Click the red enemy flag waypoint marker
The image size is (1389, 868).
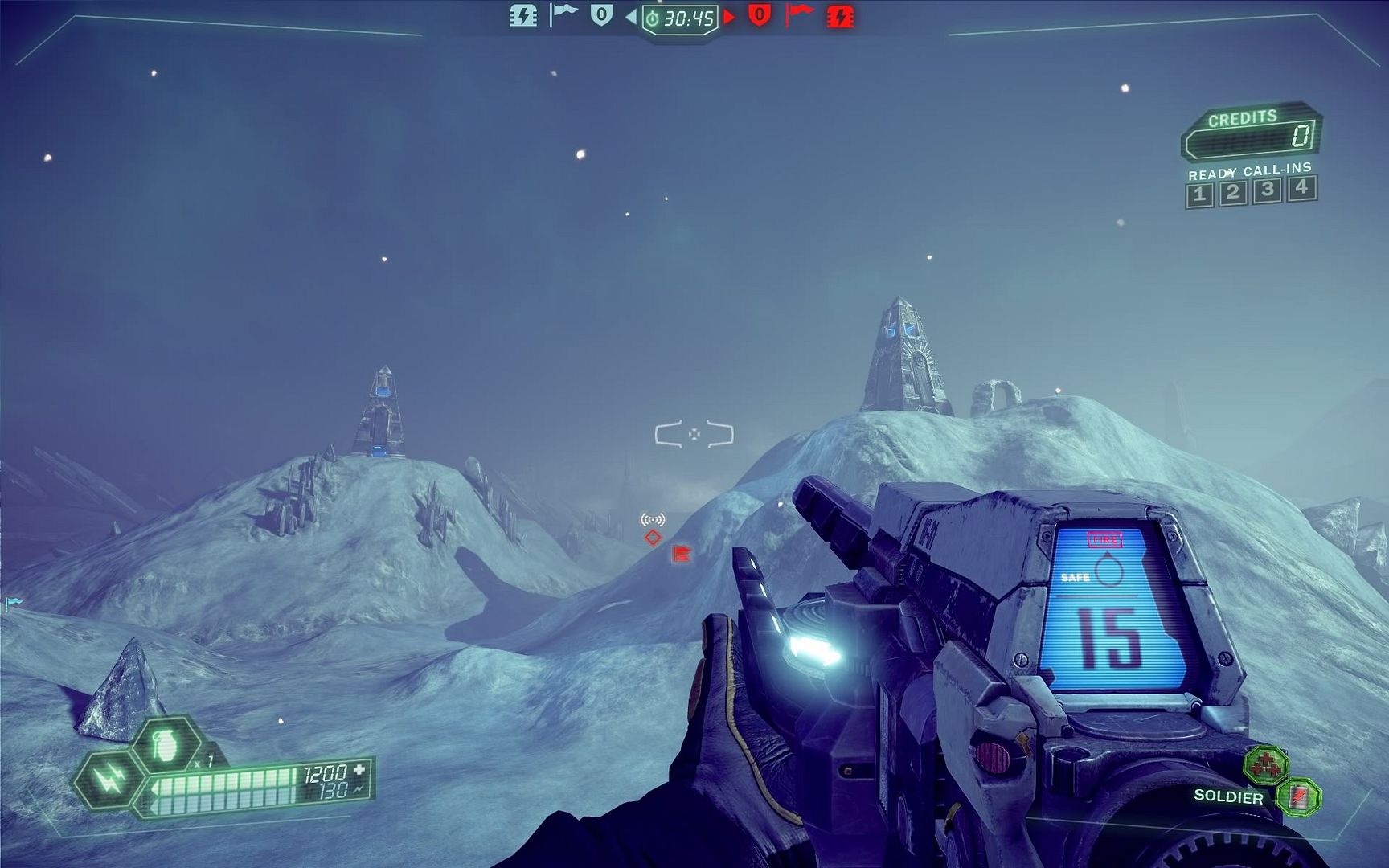point(682,553)
